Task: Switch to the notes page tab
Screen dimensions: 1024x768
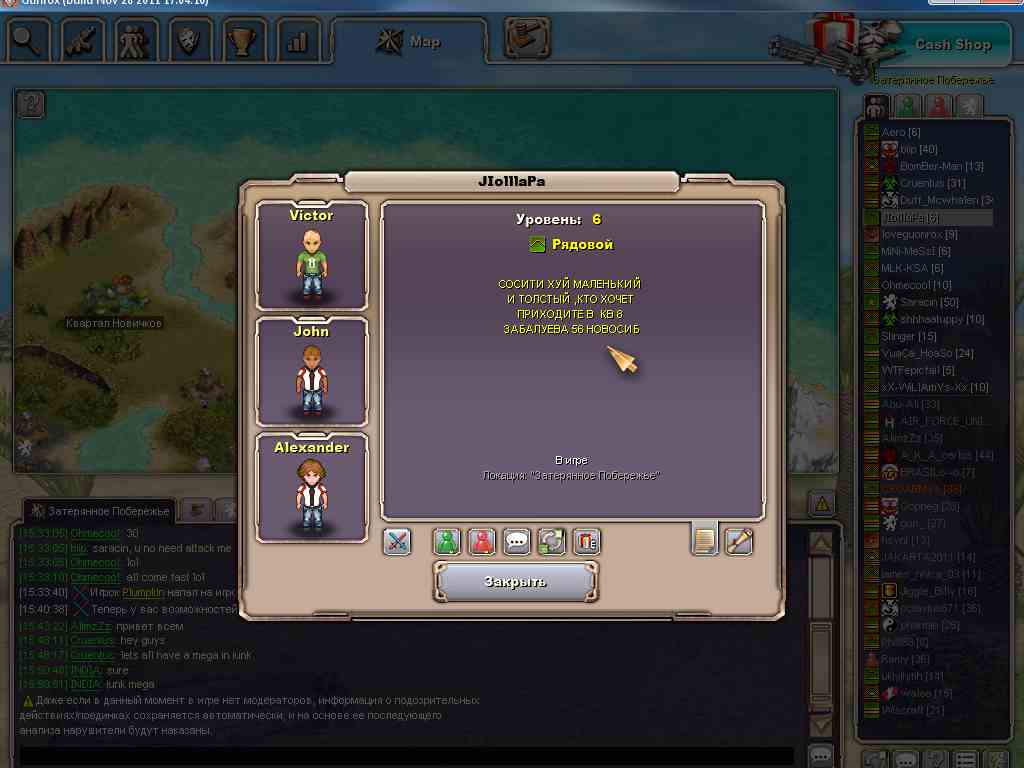Action: (x=705, y=541)
